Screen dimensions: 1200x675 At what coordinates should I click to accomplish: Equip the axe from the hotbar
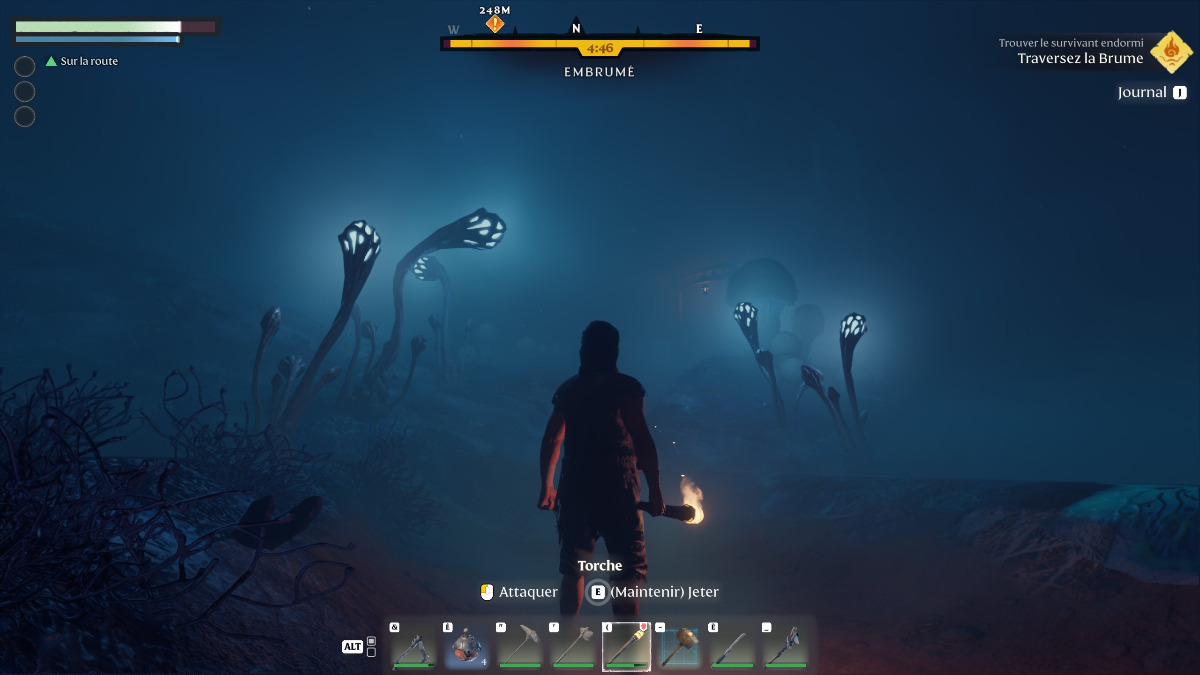click(573, 646)
